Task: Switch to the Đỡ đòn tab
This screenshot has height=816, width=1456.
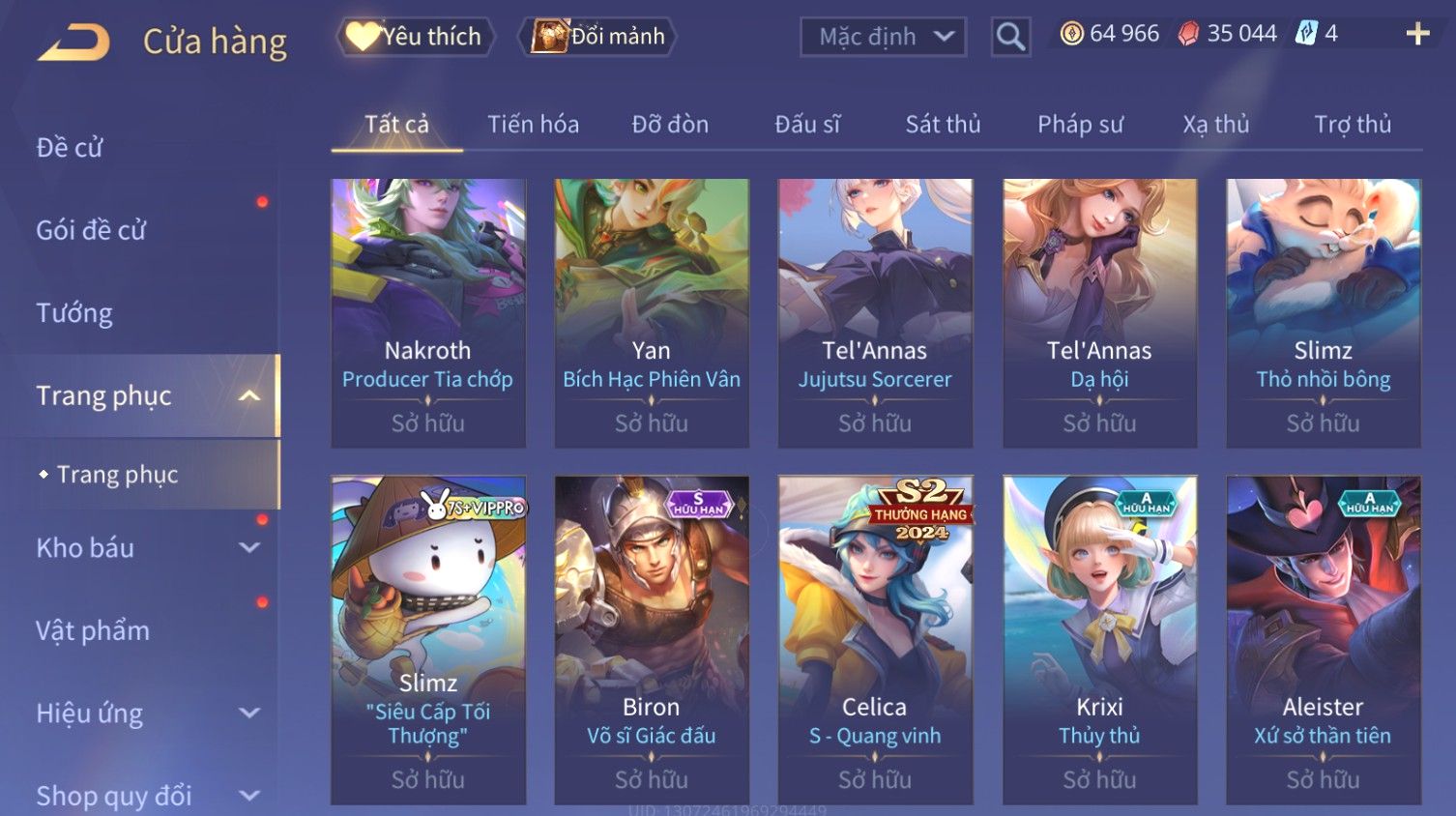Action: pos(670,124)
